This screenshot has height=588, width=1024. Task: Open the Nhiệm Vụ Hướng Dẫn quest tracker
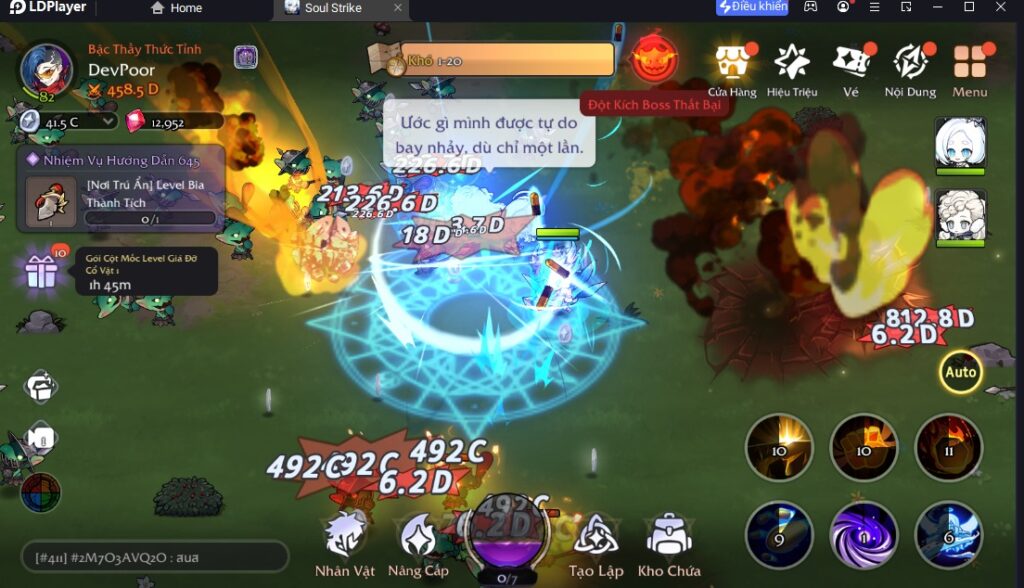[120, 190]
